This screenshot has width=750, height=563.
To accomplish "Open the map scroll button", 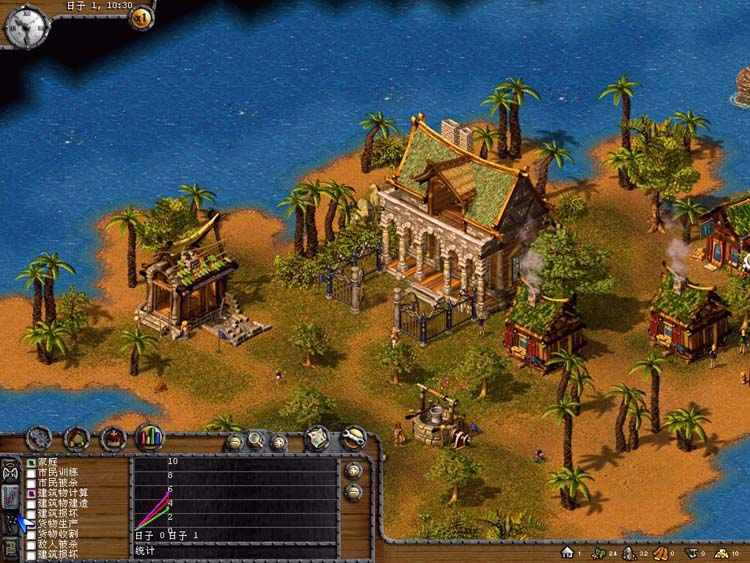I will point(318,437).
